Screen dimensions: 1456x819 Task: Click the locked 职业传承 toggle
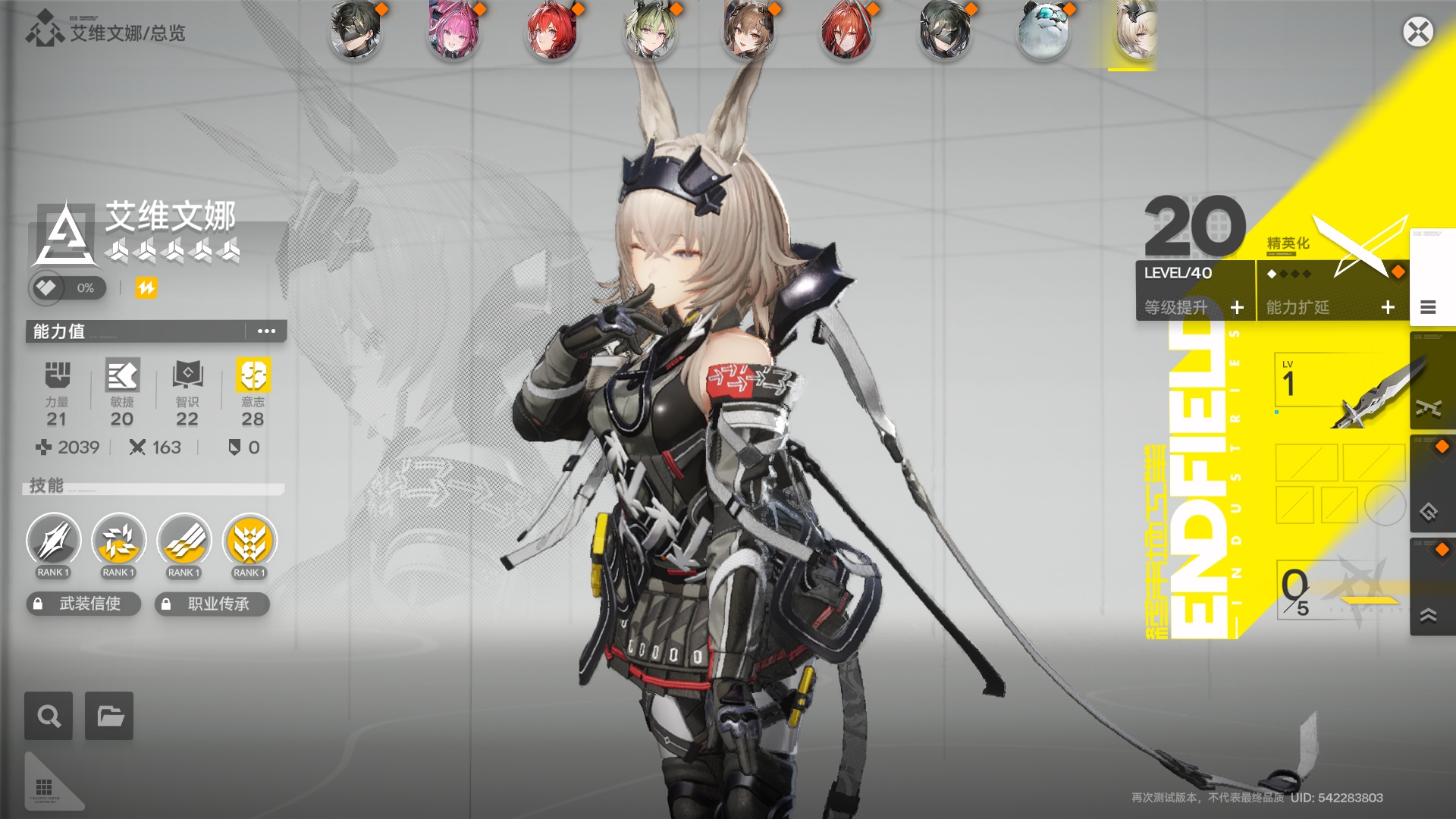click(x=212, y=604)
